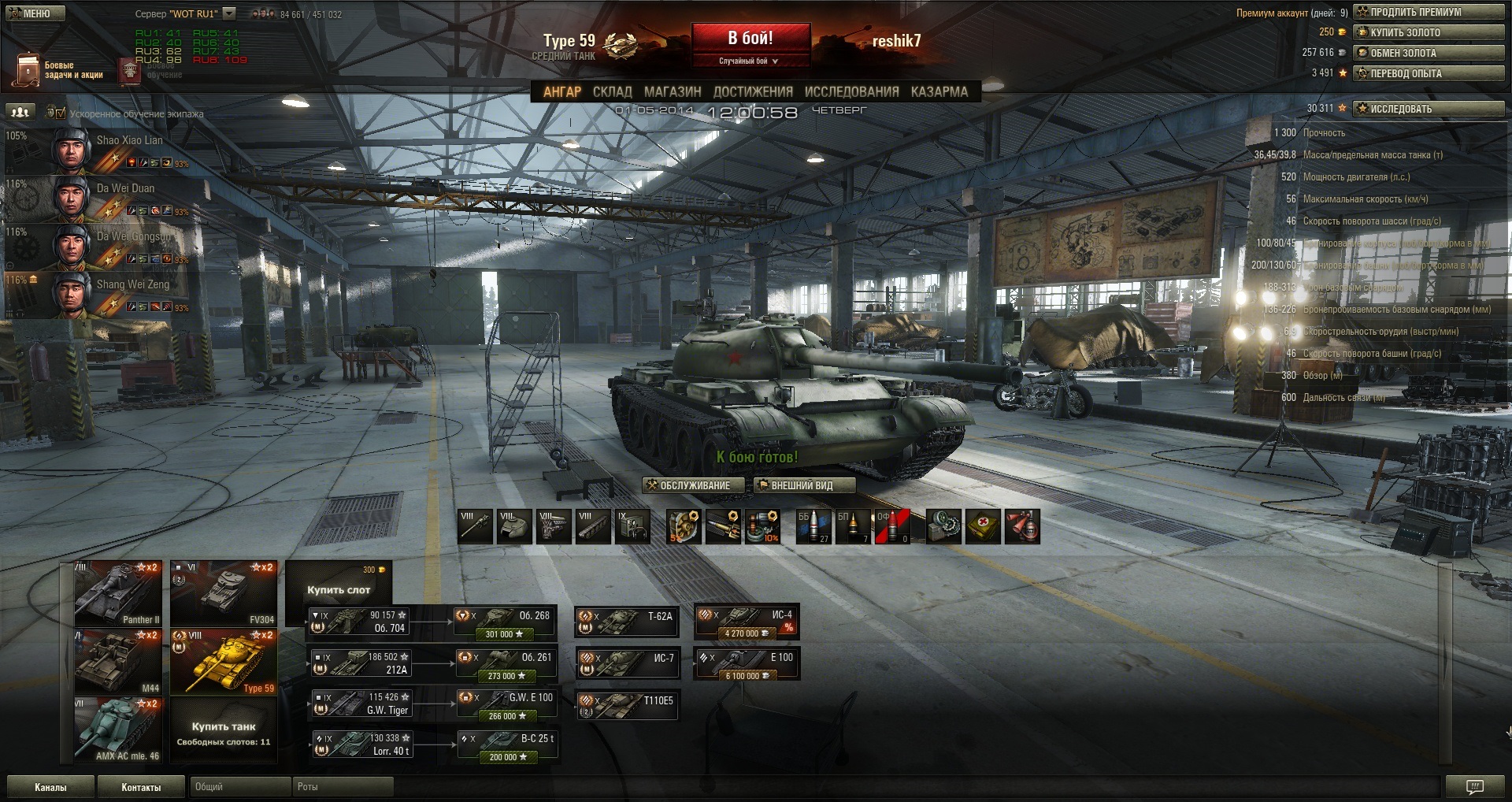1512x802 pixels.
Task: Click Купить танк tile
Action: (x=224, y=730)
